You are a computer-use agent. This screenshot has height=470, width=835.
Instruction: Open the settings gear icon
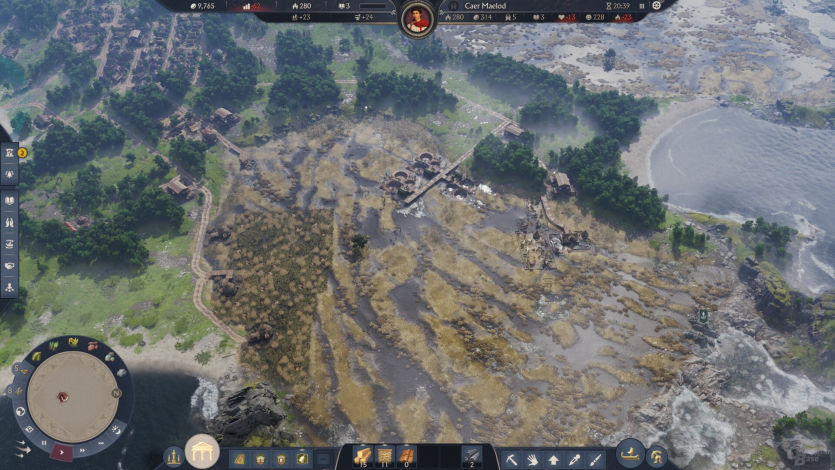[656, 5]
